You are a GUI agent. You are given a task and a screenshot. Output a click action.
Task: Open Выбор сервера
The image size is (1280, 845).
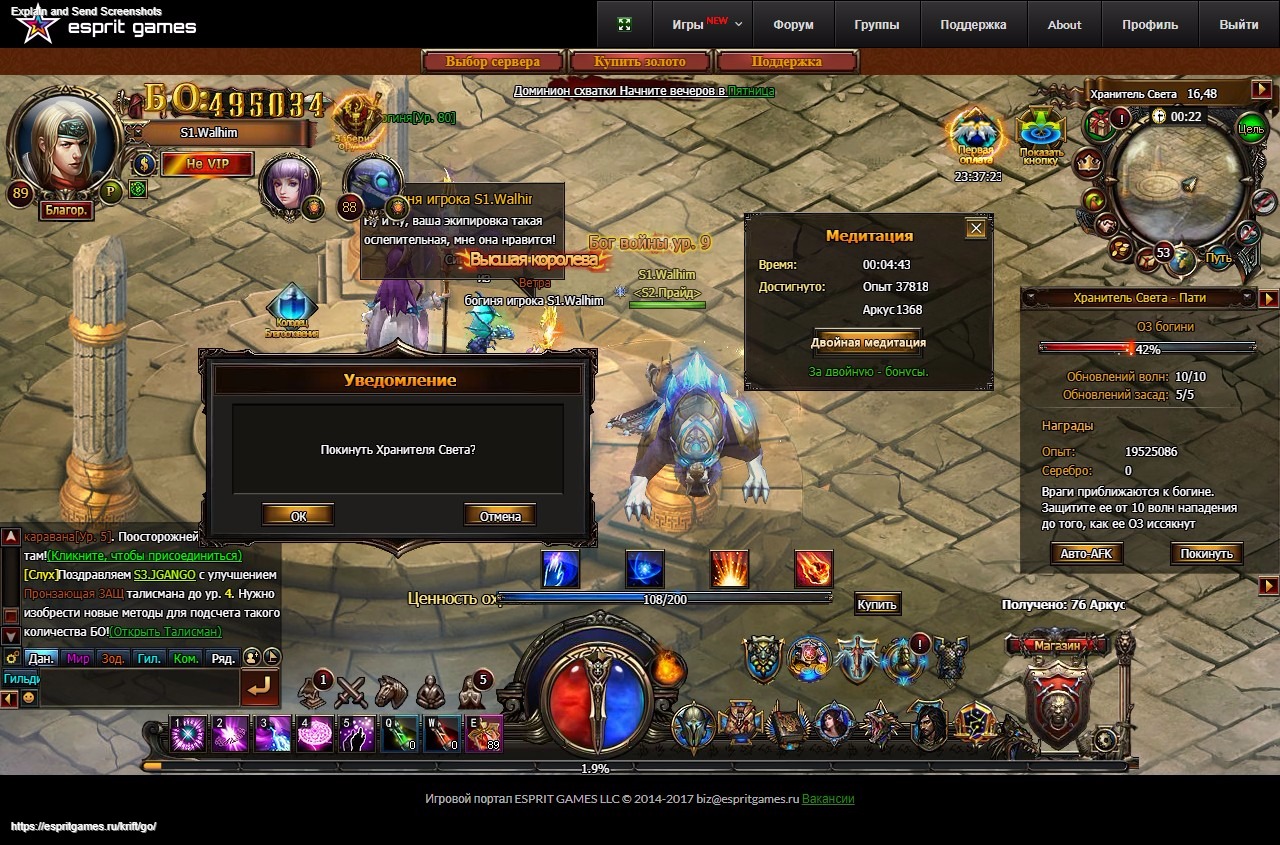pos(492,62)
